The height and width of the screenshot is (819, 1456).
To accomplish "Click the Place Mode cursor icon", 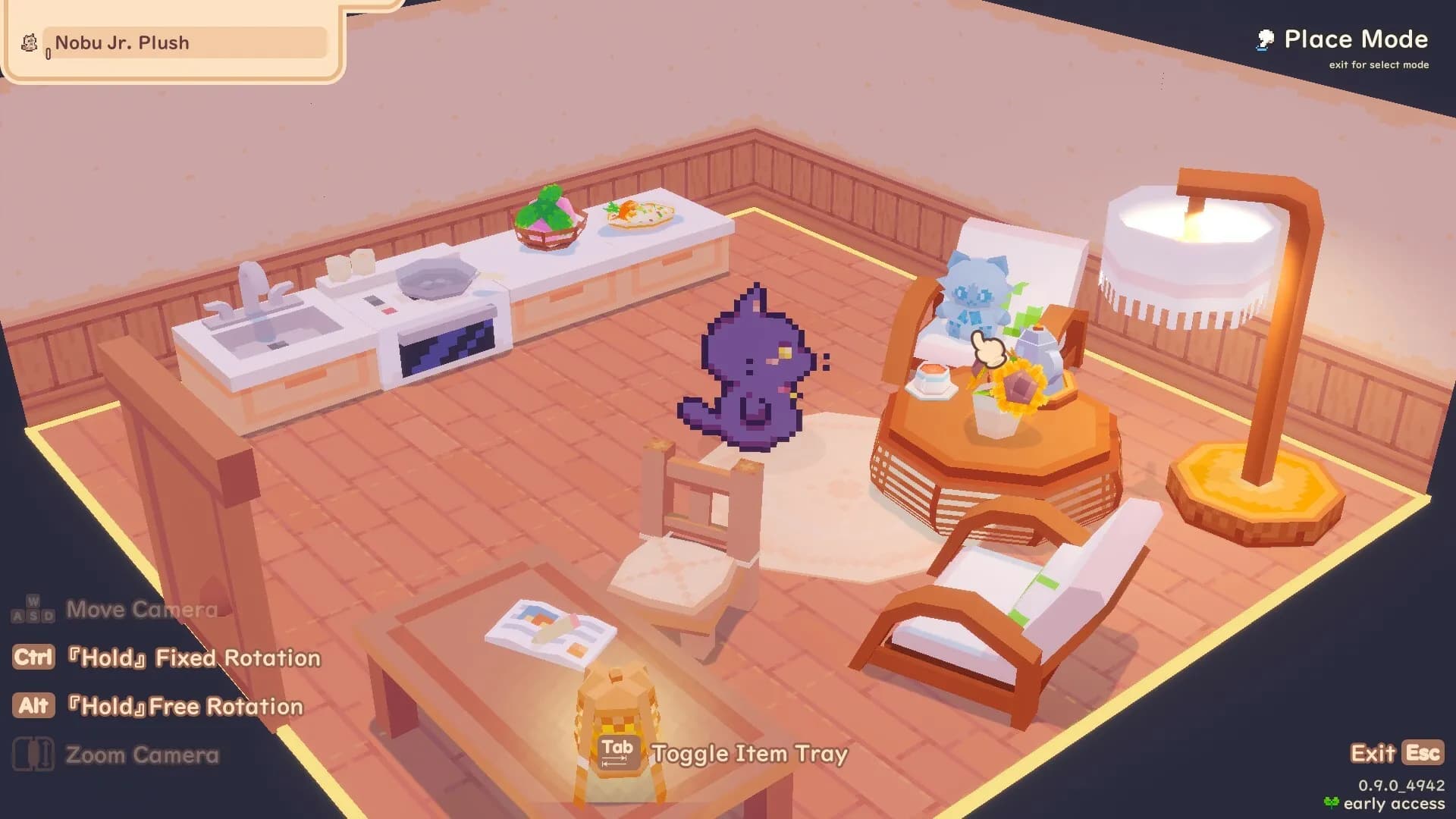I will tap(1263, 39).
